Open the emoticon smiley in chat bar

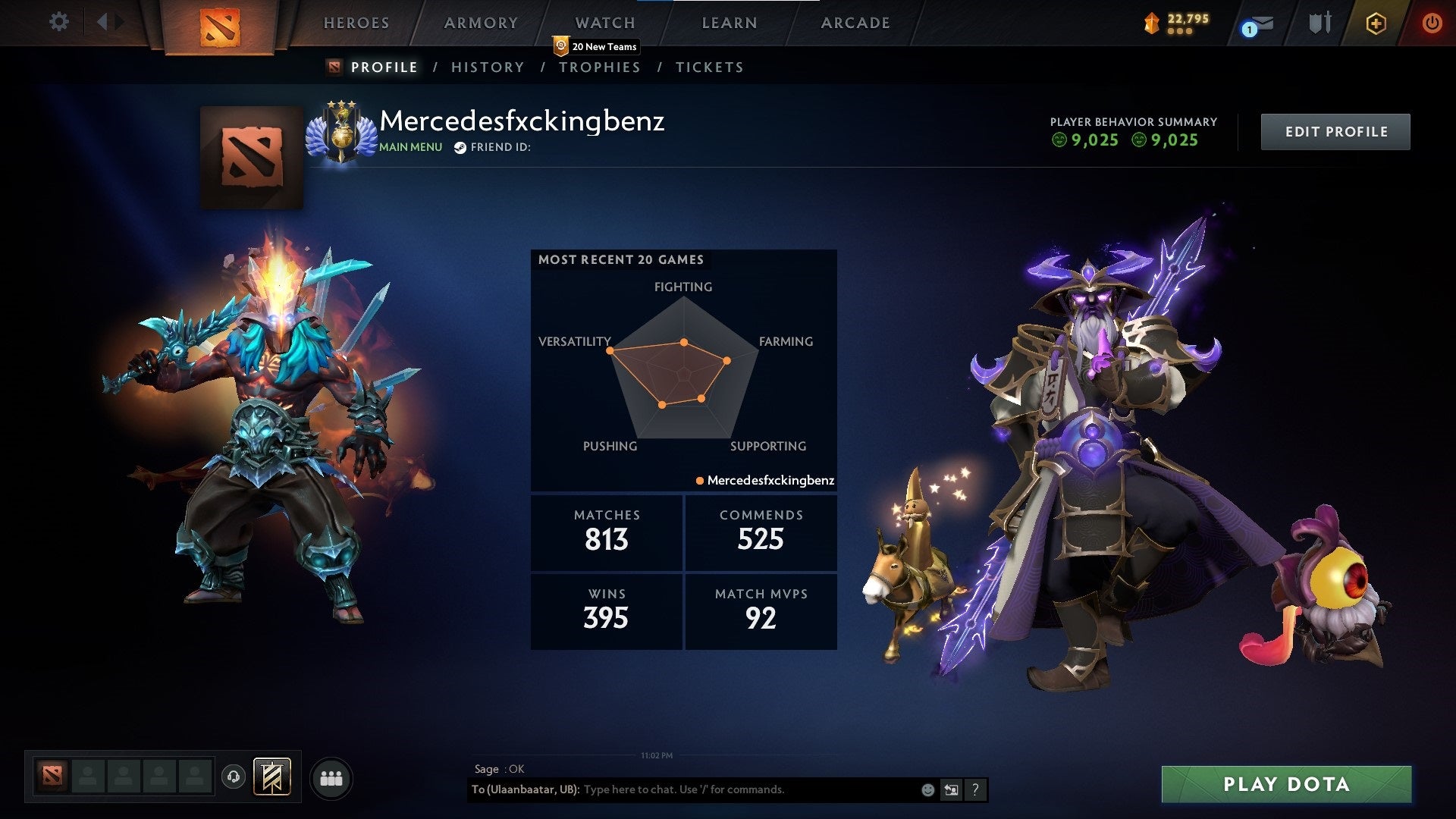click(927, 789)
